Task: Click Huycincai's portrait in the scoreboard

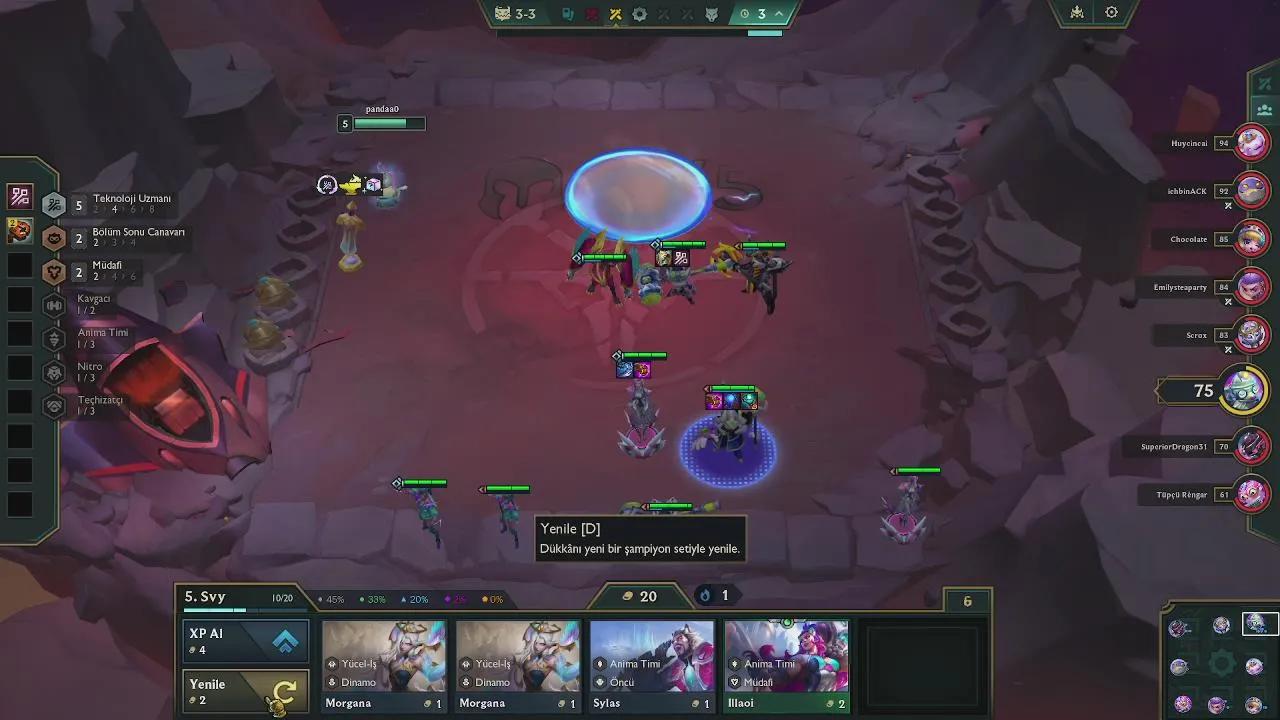Action: click(x=1251, y=142)
